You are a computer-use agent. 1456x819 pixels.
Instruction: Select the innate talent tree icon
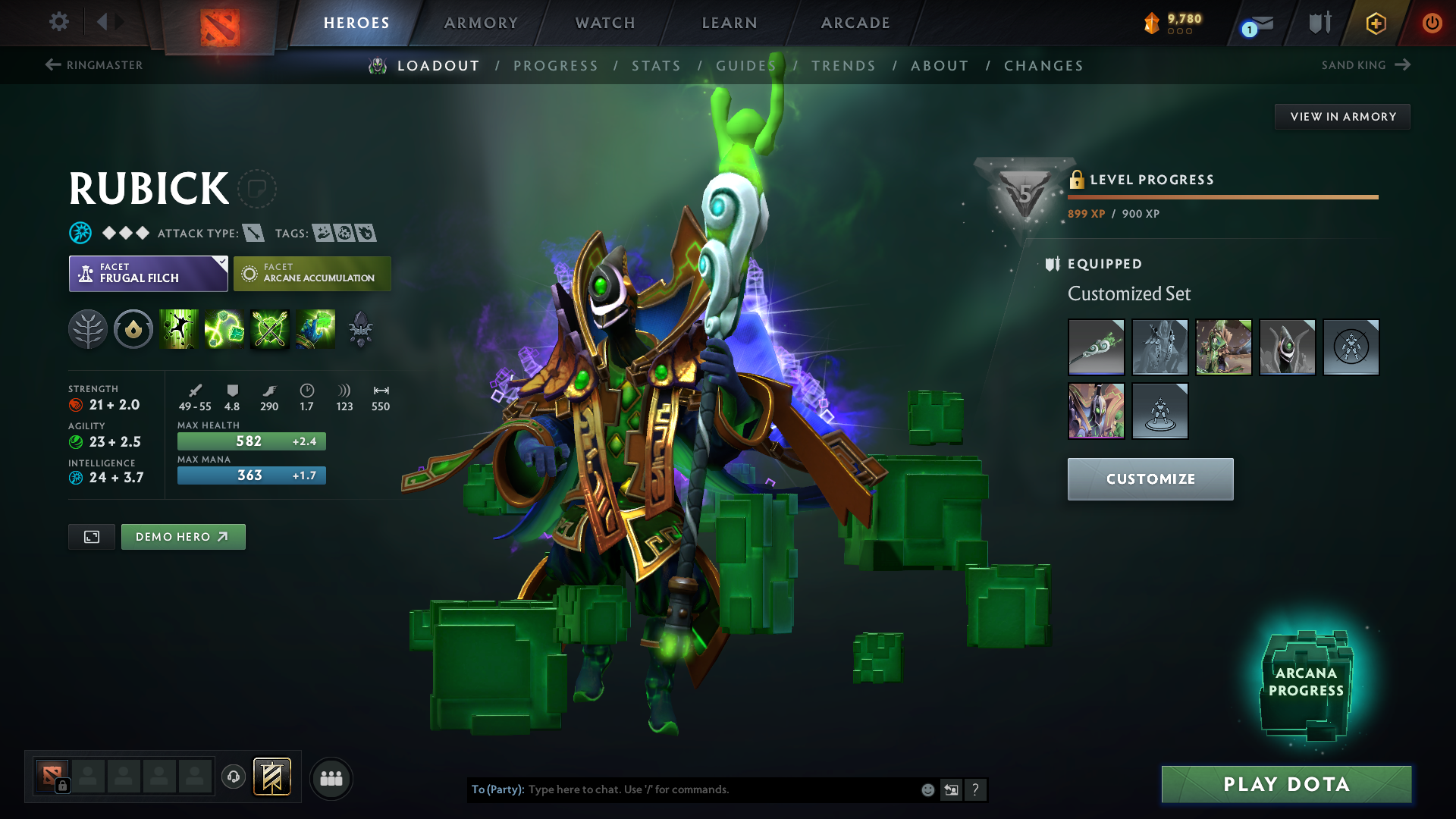(x=87, y=329)
